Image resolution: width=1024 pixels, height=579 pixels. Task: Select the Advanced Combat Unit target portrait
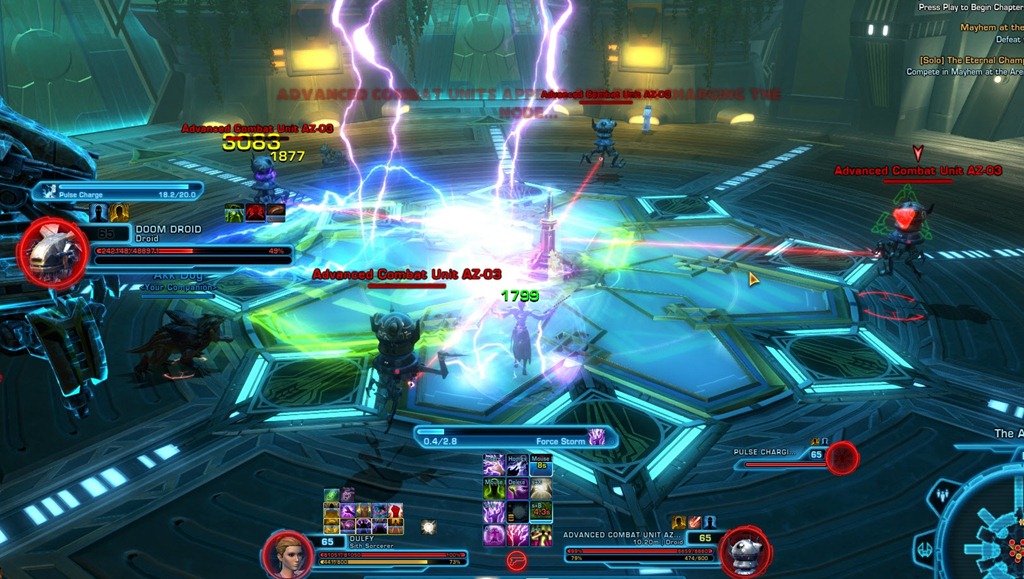[743, 552]
